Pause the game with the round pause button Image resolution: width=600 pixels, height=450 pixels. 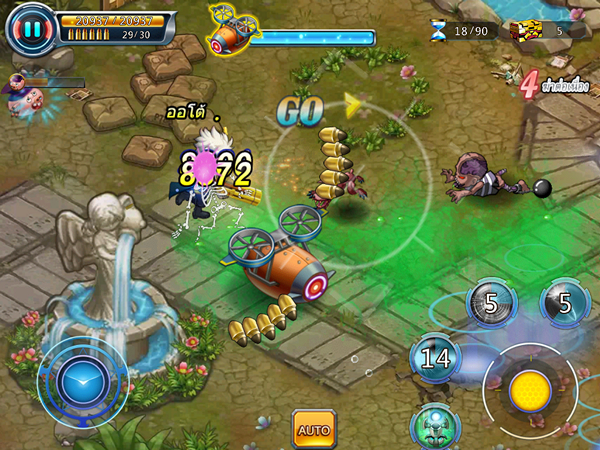(32, 30)
